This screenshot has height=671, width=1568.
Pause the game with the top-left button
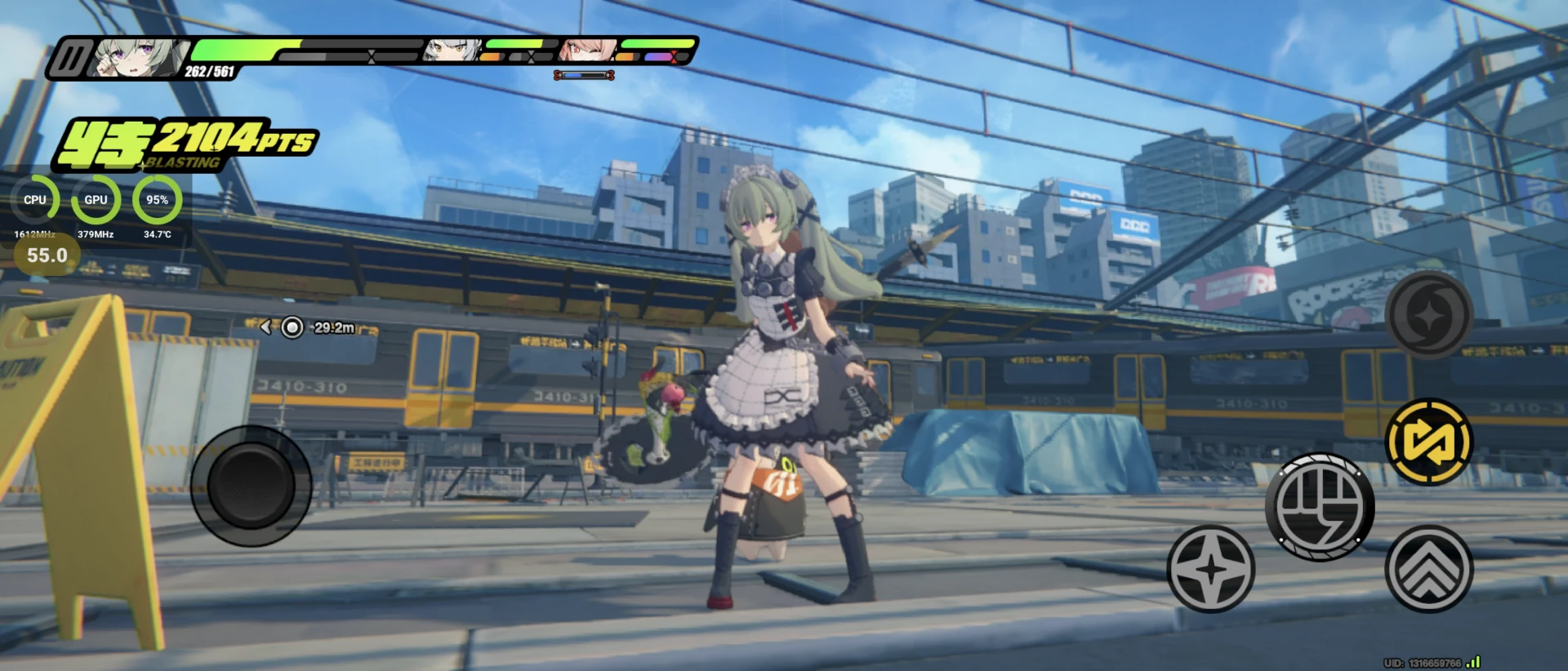coord(72,60)
